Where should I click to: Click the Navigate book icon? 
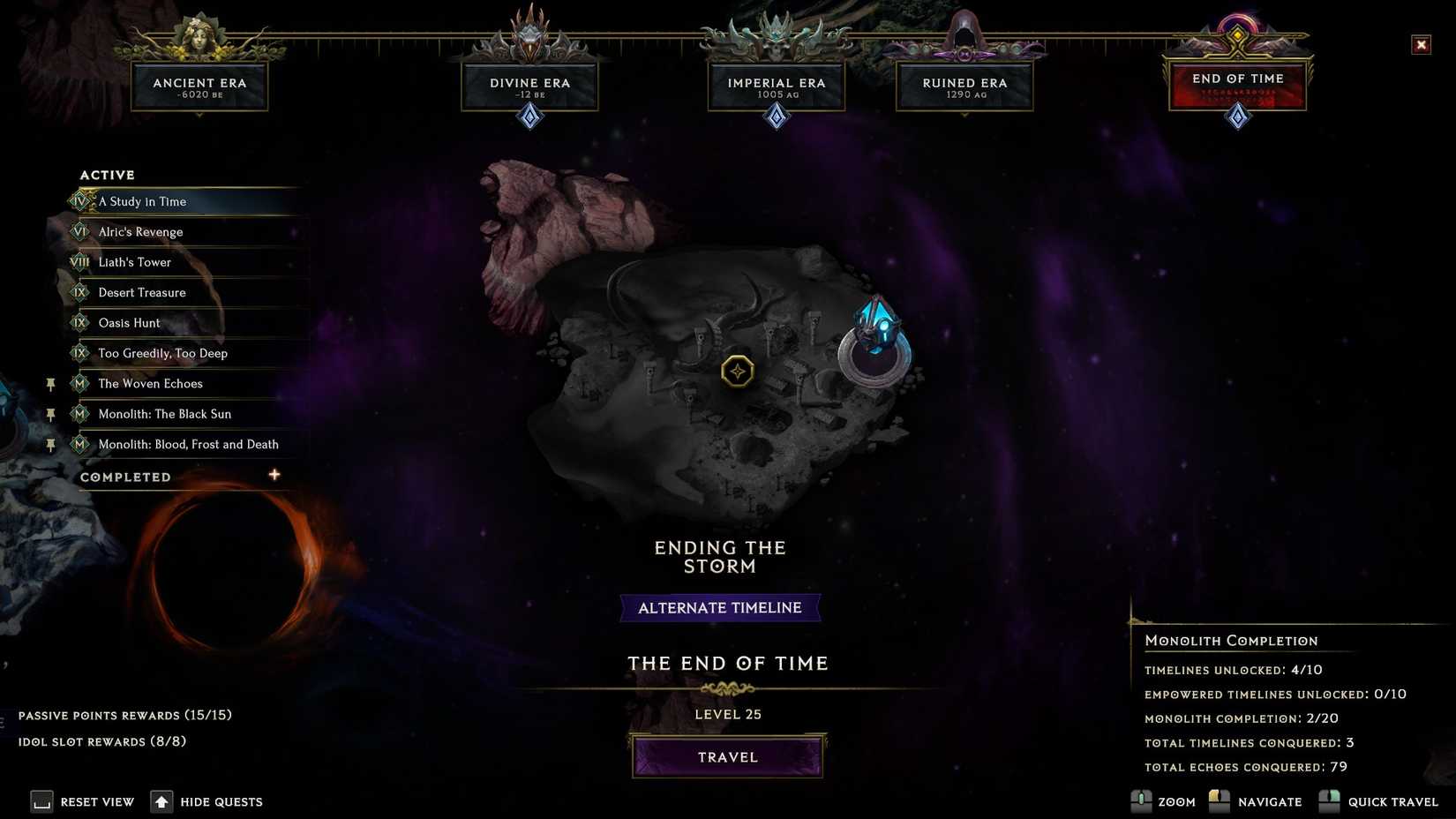[x=1219, y=801]
